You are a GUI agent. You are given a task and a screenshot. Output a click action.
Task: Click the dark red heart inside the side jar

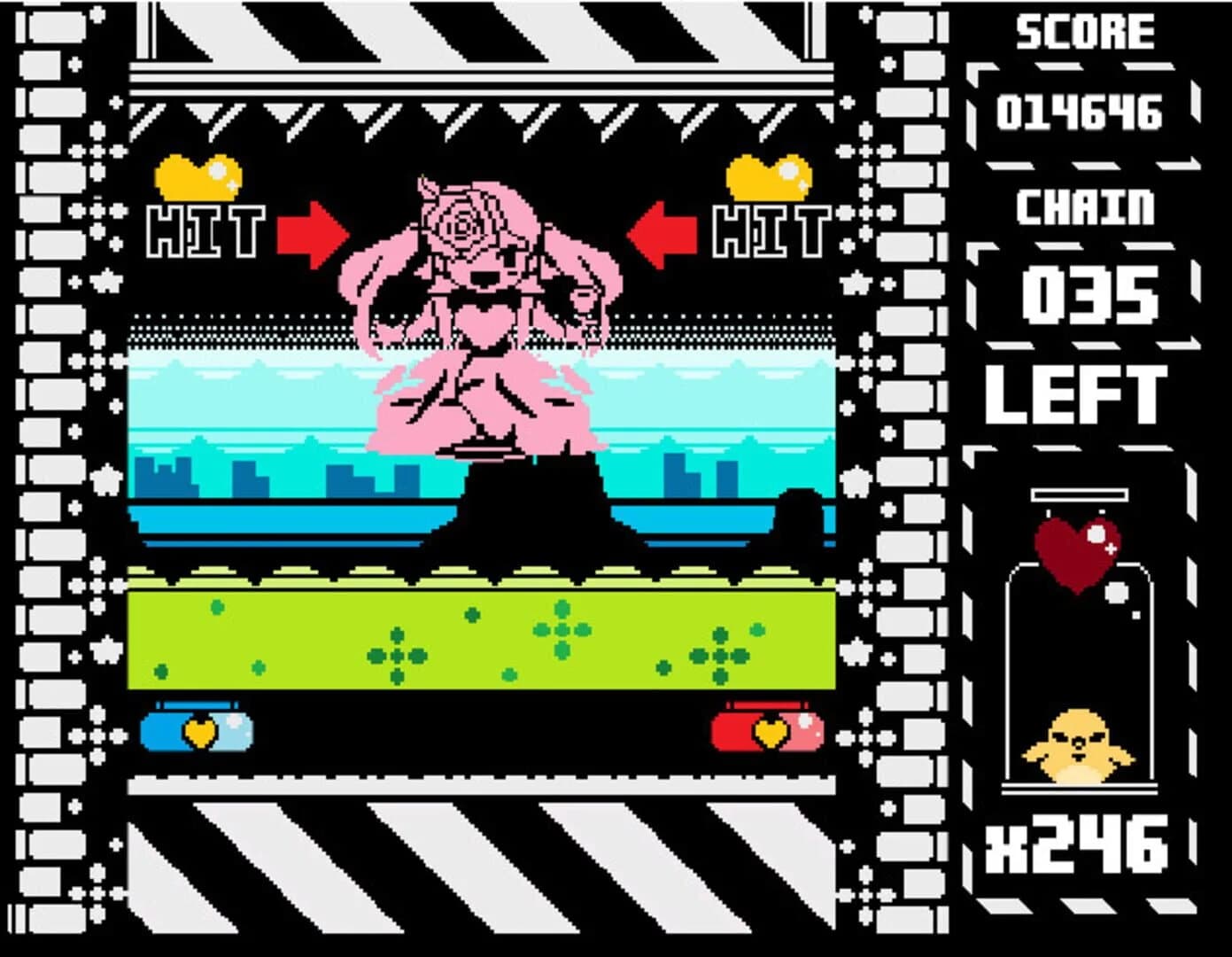click(x=1076, y=554)
